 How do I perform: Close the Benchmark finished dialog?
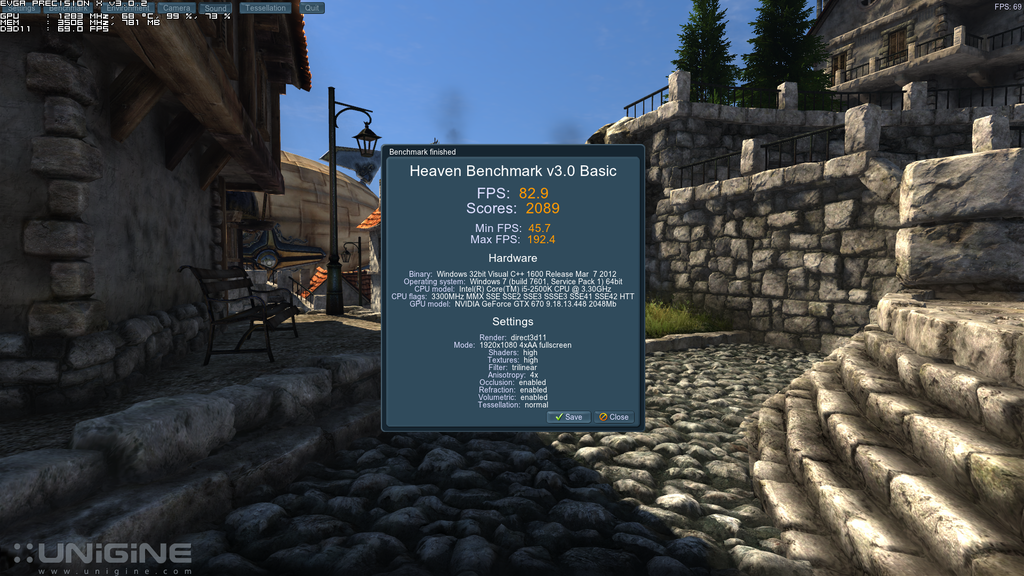(x=613, y=417)
